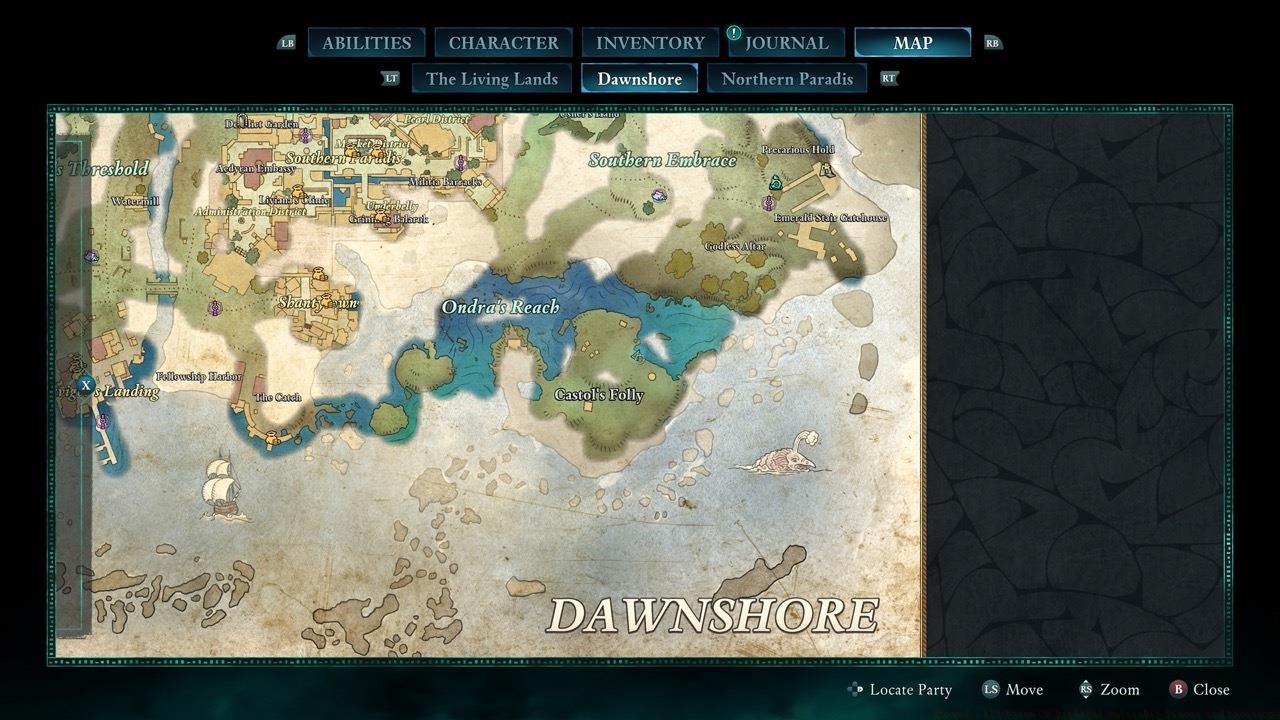This screenshot has height=720, width=1280.
Task: Switch to The Living Lands map tab
Action: (x=491, y=78)
